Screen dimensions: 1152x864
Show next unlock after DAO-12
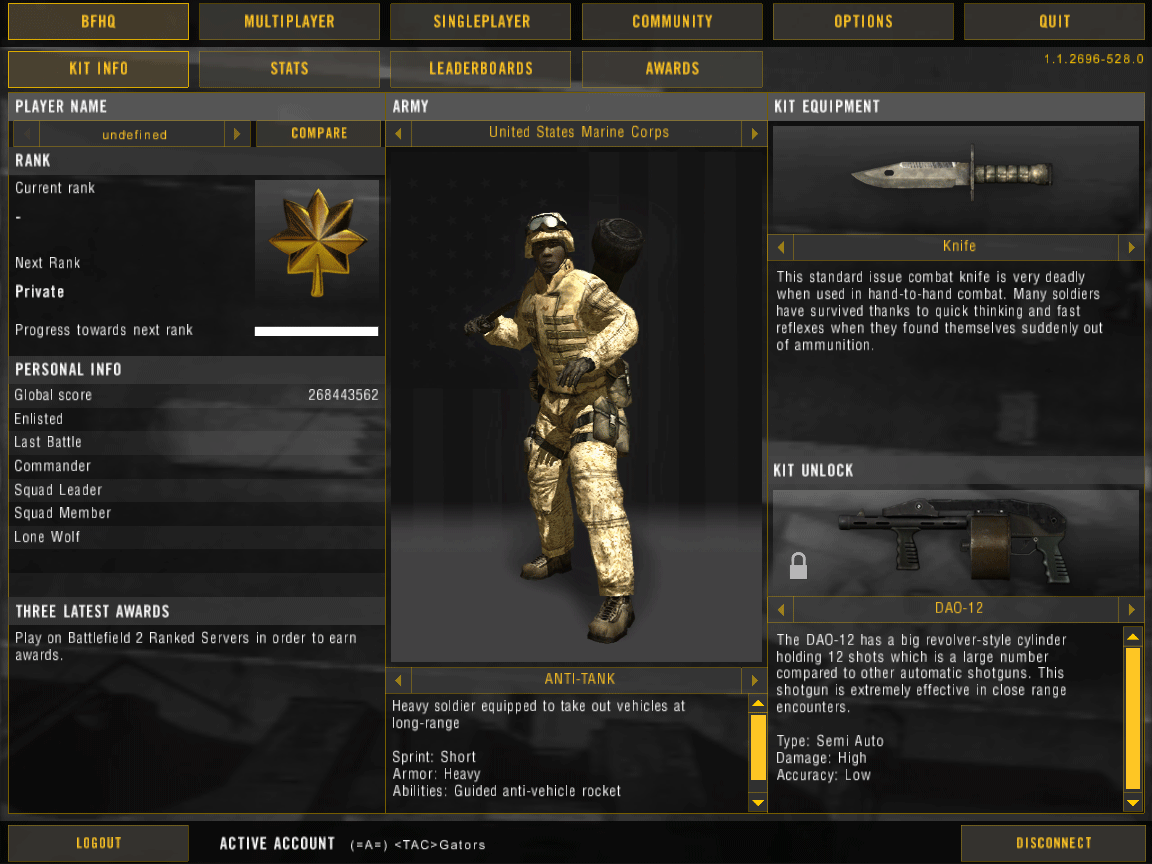pyautogui.click(x=1131, y=609)
